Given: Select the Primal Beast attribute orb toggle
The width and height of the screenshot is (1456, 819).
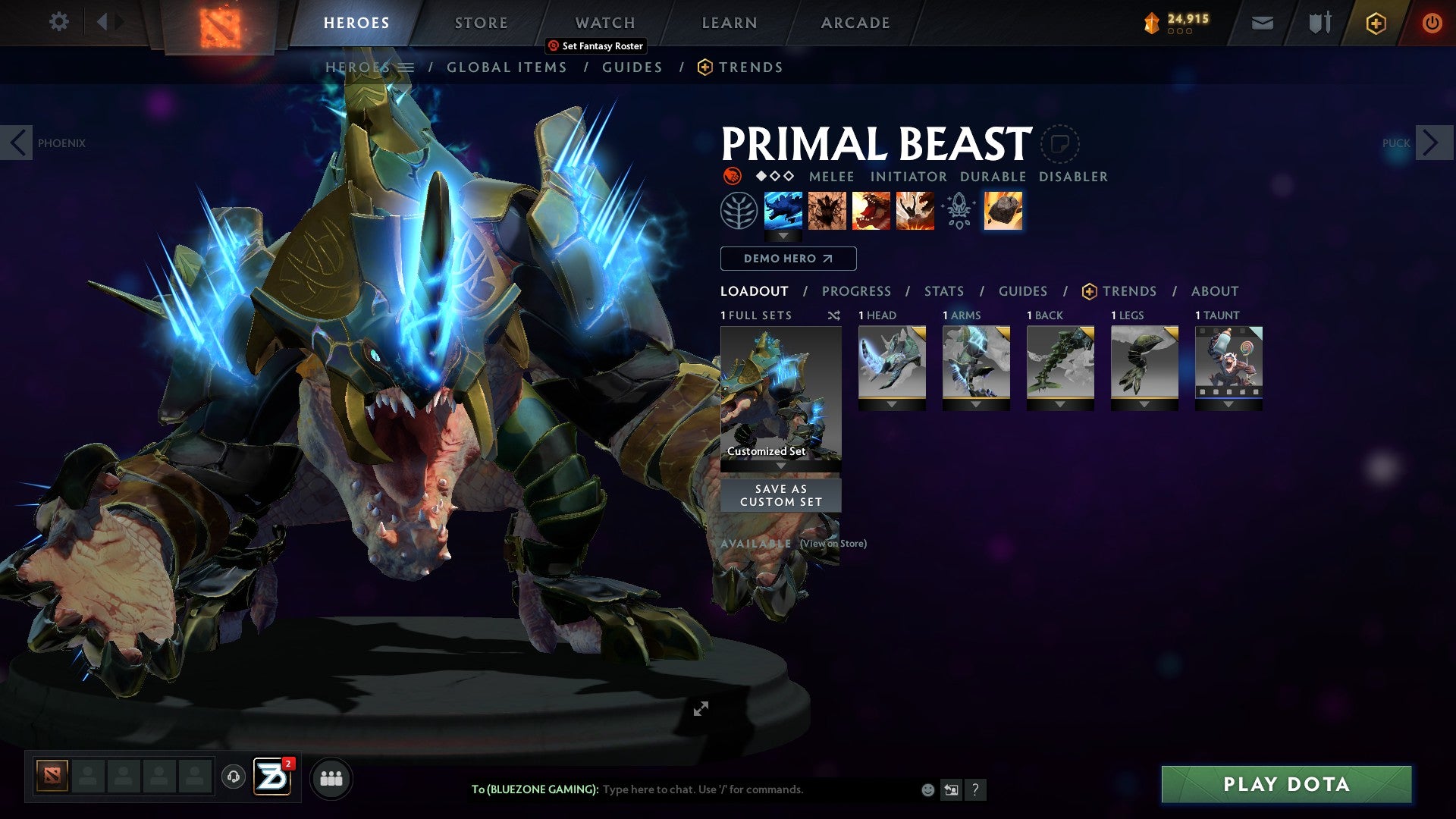Looking at the screenshot, I should pyautogui.click(x=733, y=176).
